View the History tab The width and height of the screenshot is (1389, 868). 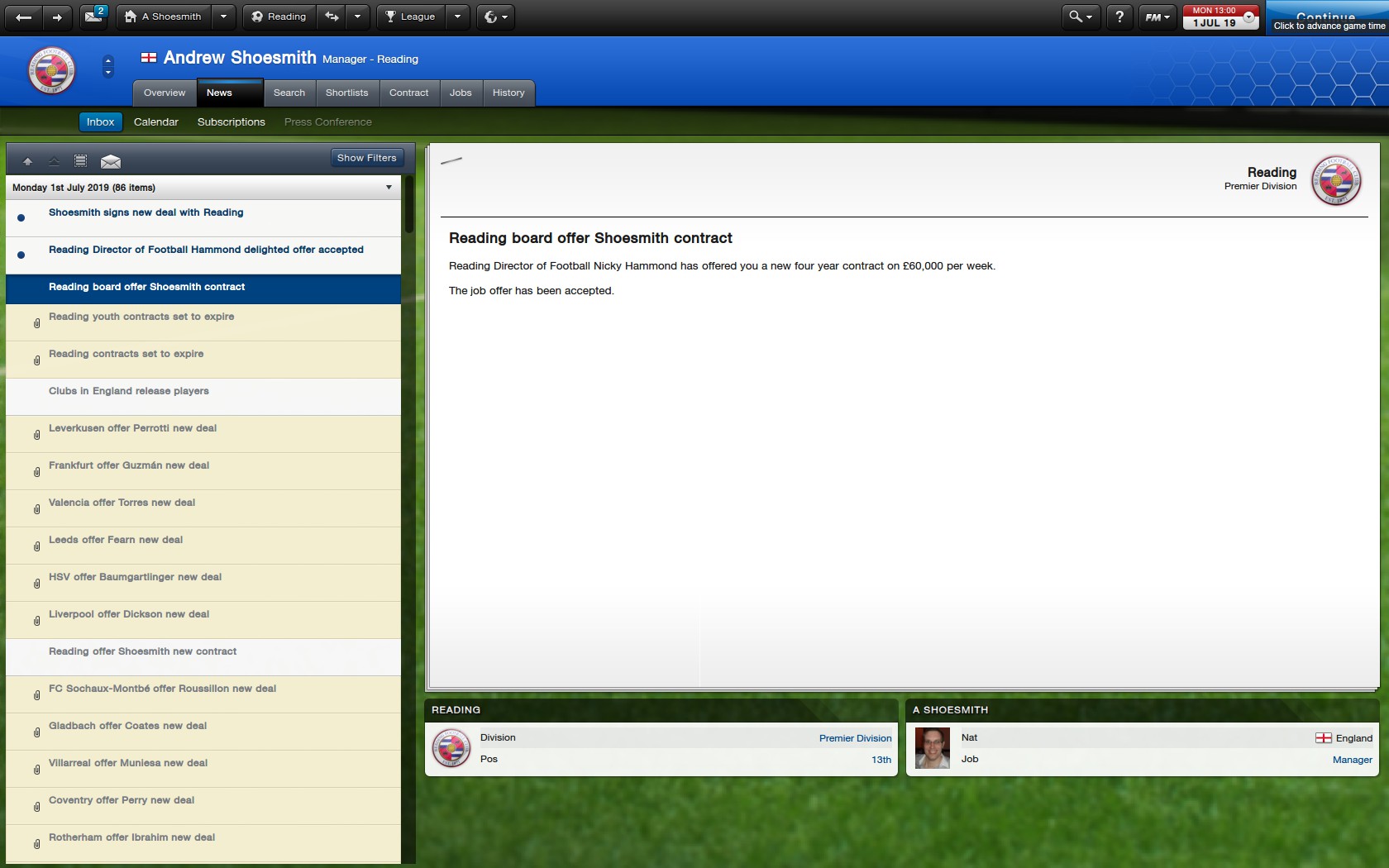pos(508,93)
